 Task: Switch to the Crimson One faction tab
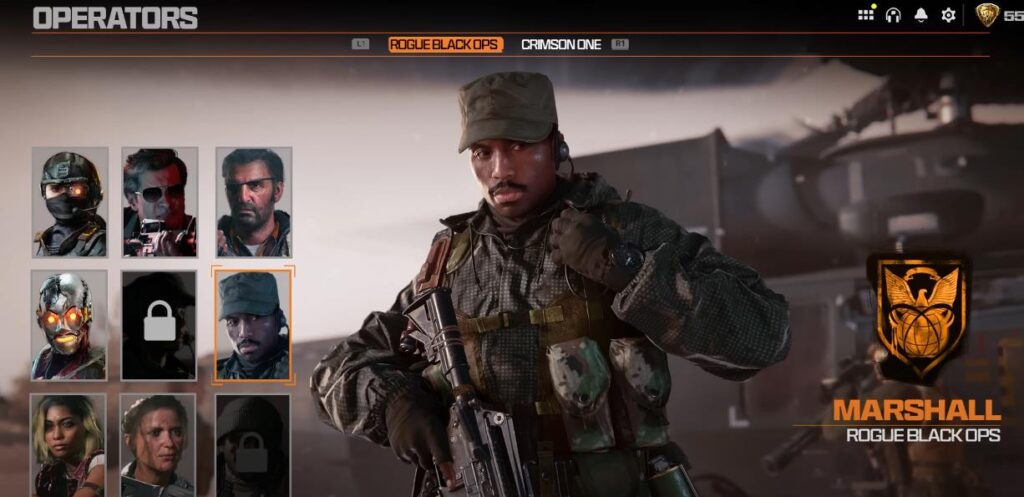561,45
